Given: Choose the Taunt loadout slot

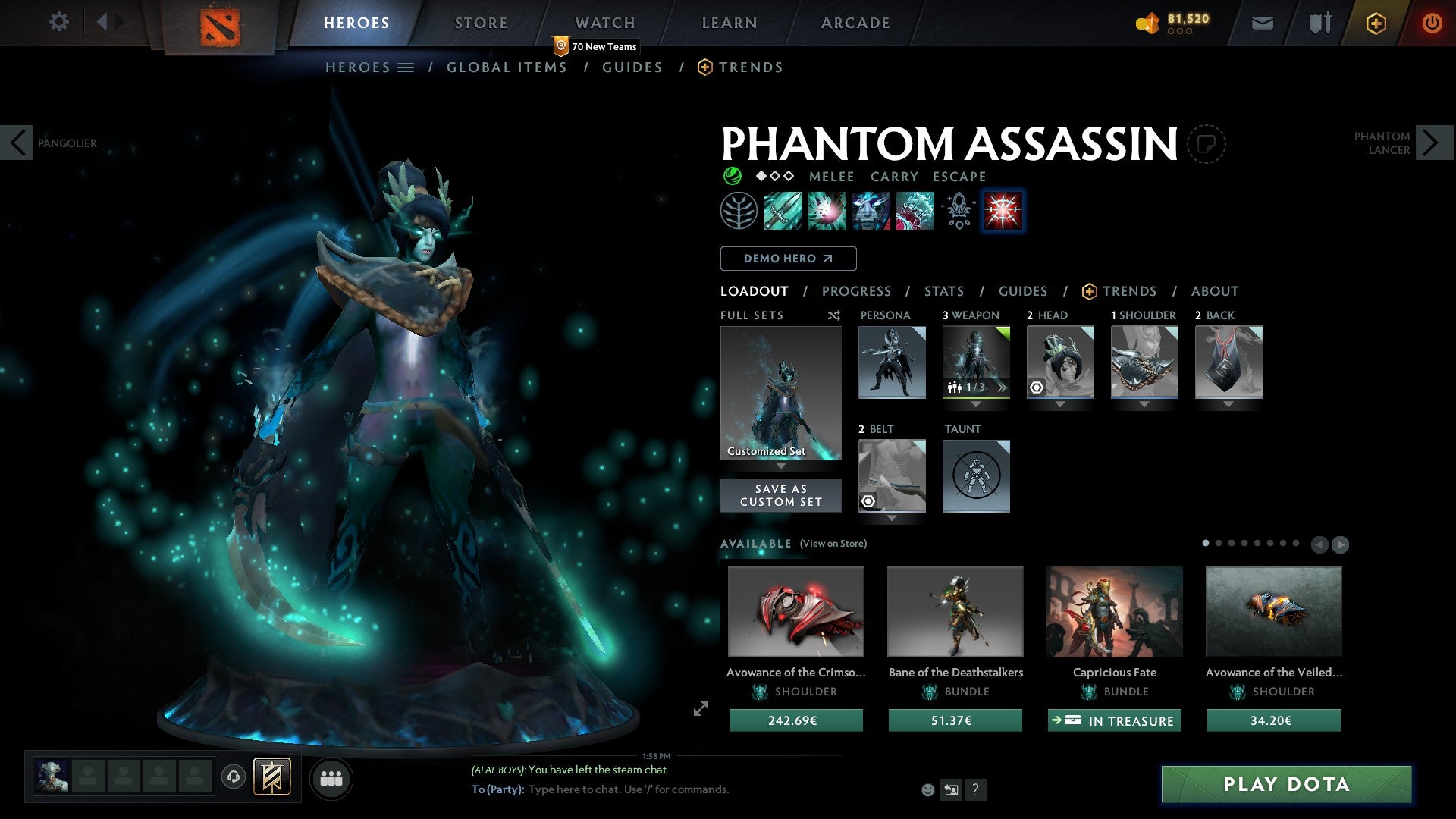Looking at the screenshot, I should click(976, 476).
